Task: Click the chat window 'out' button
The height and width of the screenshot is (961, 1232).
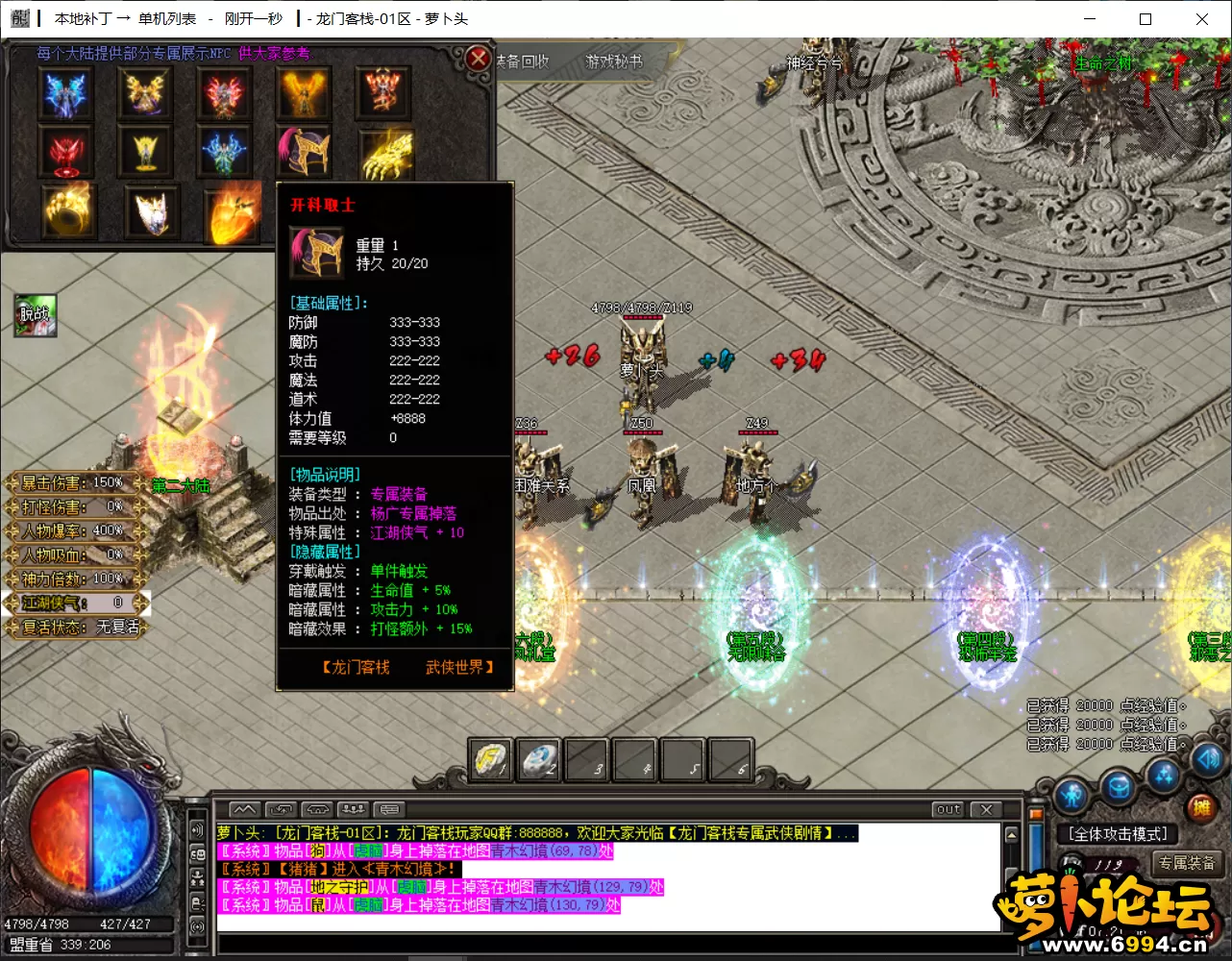Action: click(x=949, y=809)
